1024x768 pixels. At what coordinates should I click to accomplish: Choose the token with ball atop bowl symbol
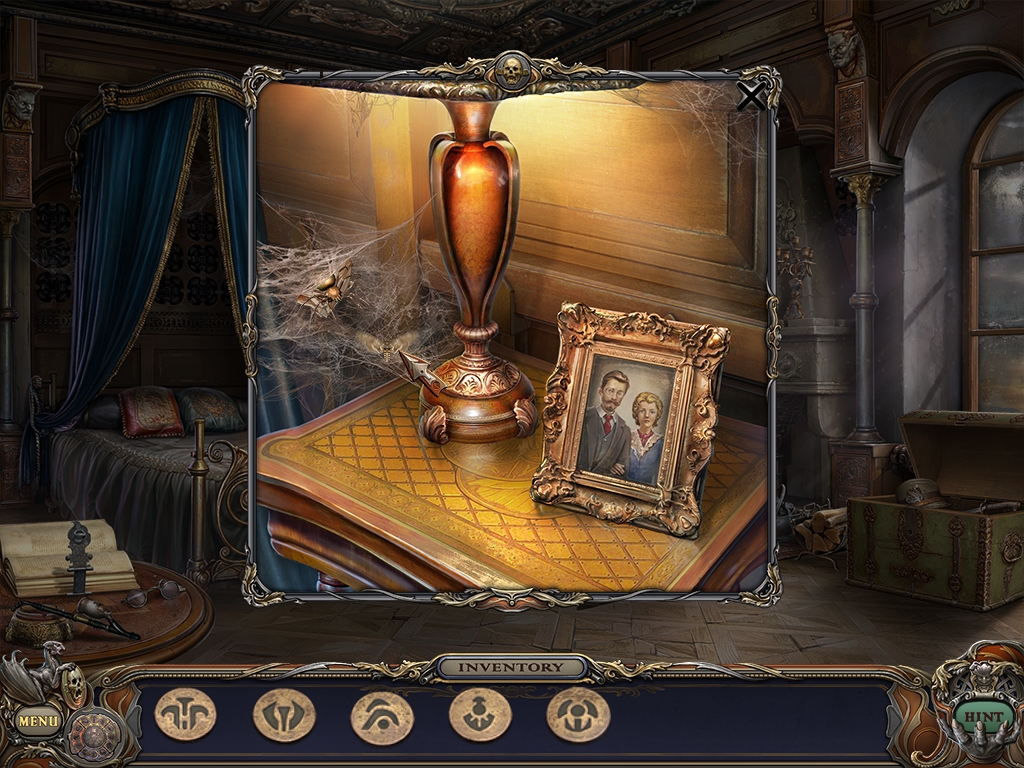[479, 715]
